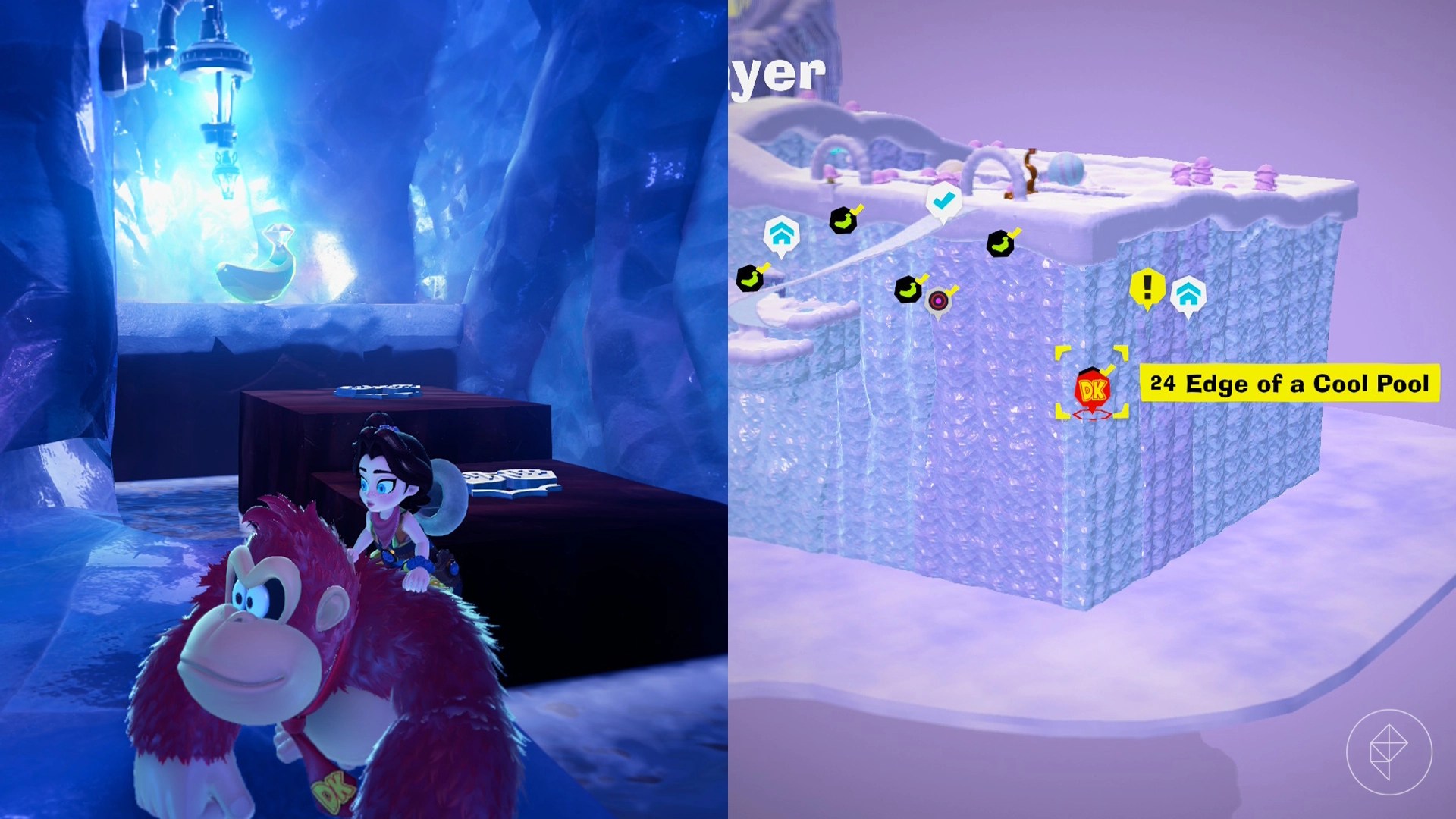
Task: Select the banana marker beside the target icon
Action: (910, 290)
